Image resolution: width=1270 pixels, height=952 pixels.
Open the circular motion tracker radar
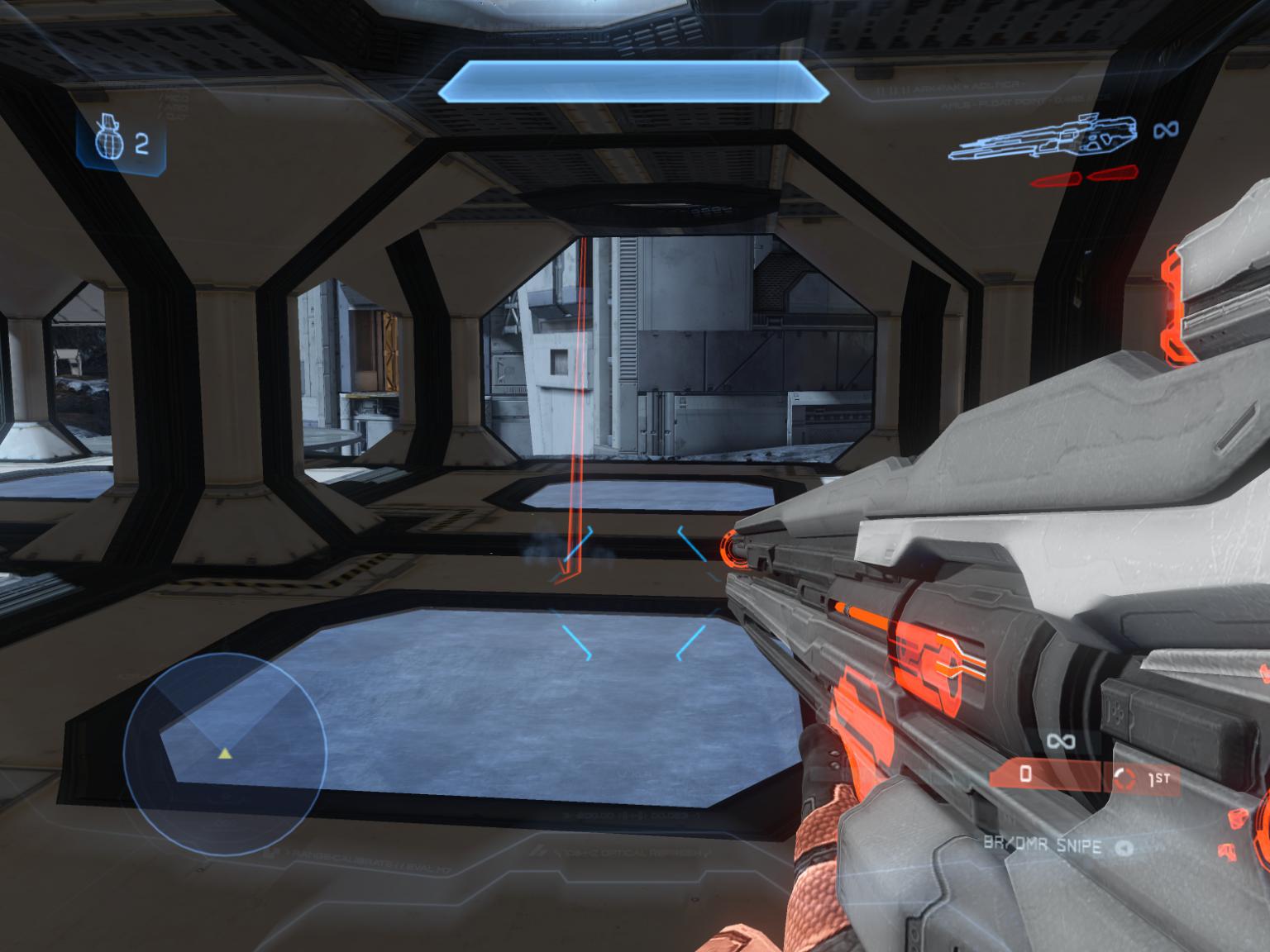226,753
